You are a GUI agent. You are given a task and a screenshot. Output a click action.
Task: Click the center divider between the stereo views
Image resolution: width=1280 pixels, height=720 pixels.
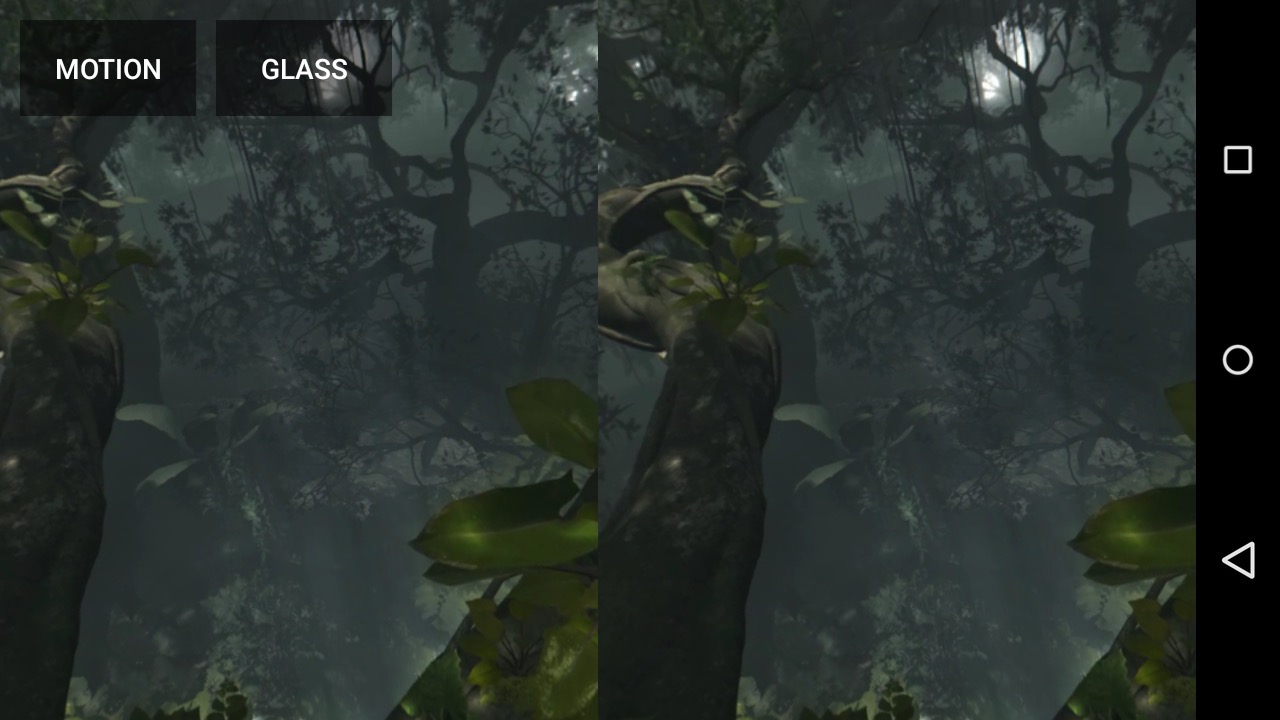[x=598, y=360]
